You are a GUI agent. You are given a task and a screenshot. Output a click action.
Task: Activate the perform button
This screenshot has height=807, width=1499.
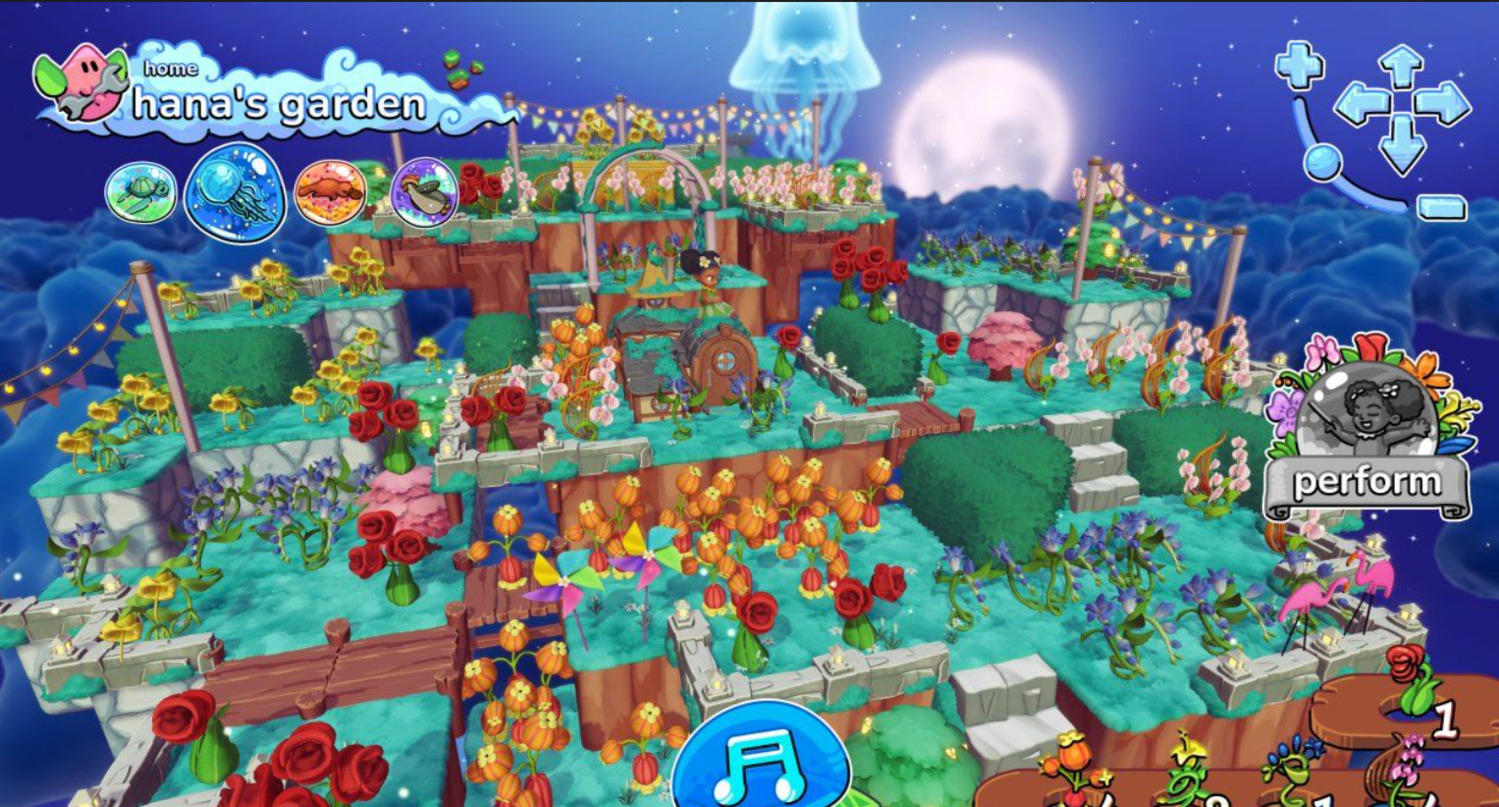[1368, 483]
